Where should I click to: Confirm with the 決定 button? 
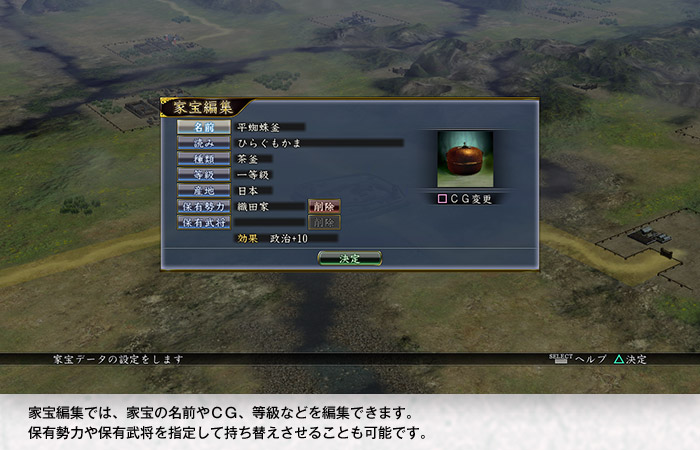coord(349,258)
